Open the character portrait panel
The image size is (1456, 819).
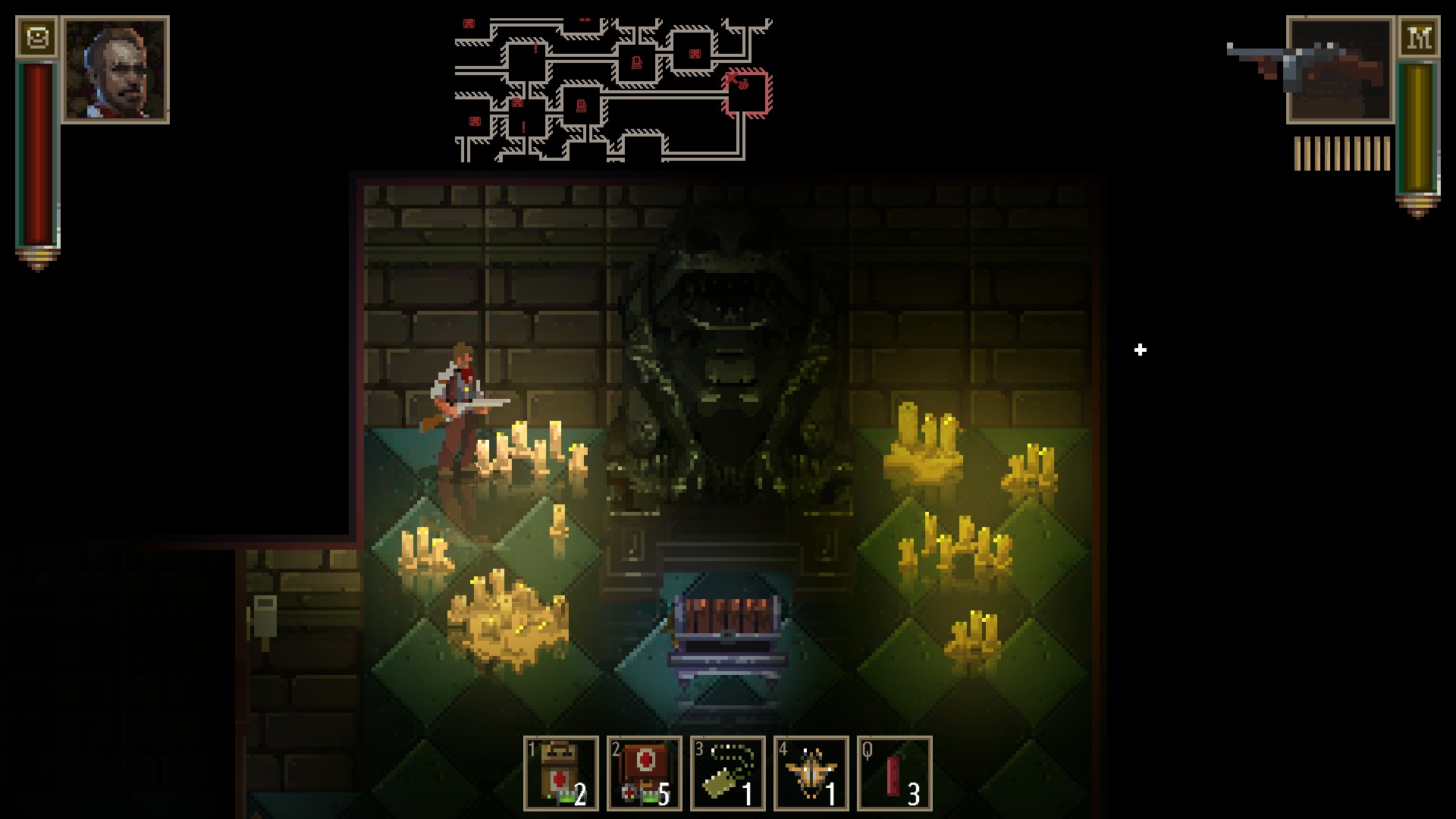(x=116, y=70)
